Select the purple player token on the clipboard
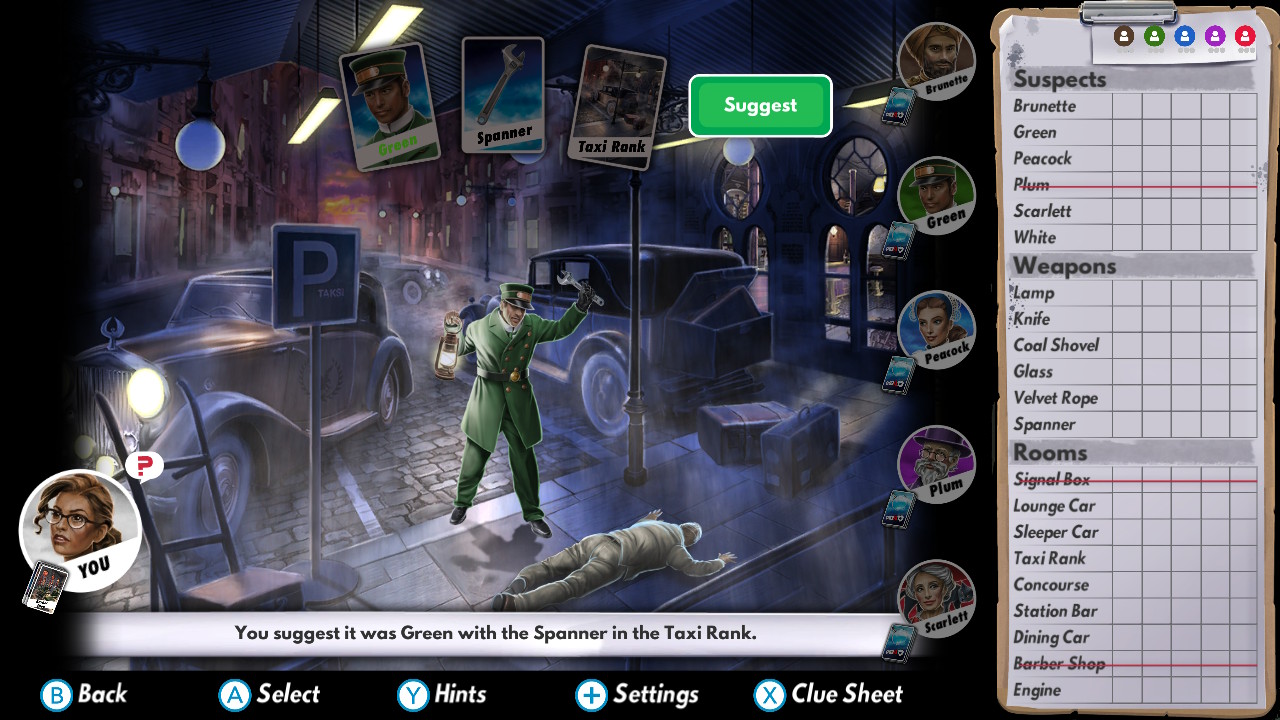 [1214, 33]
